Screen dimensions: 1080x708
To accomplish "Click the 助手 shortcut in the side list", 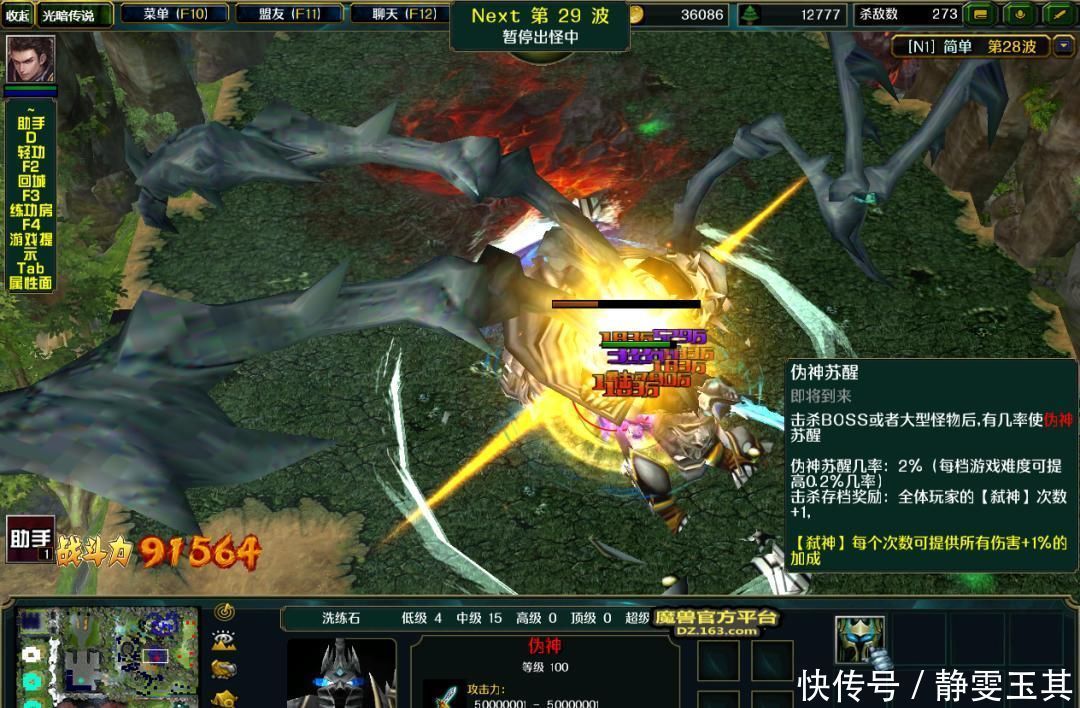I will [31, 124].
